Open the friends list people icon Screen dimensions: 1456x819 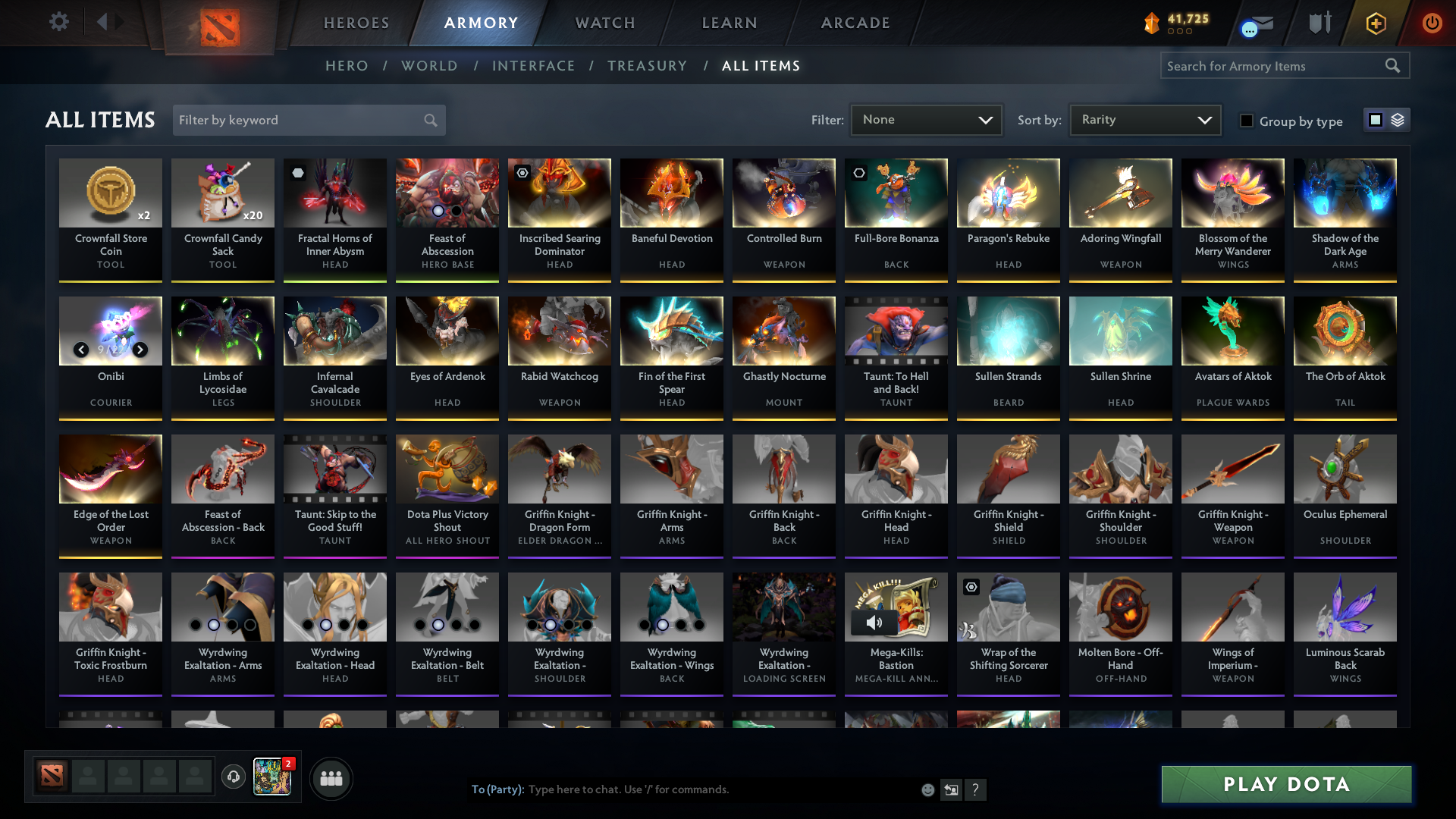[331, 778]
